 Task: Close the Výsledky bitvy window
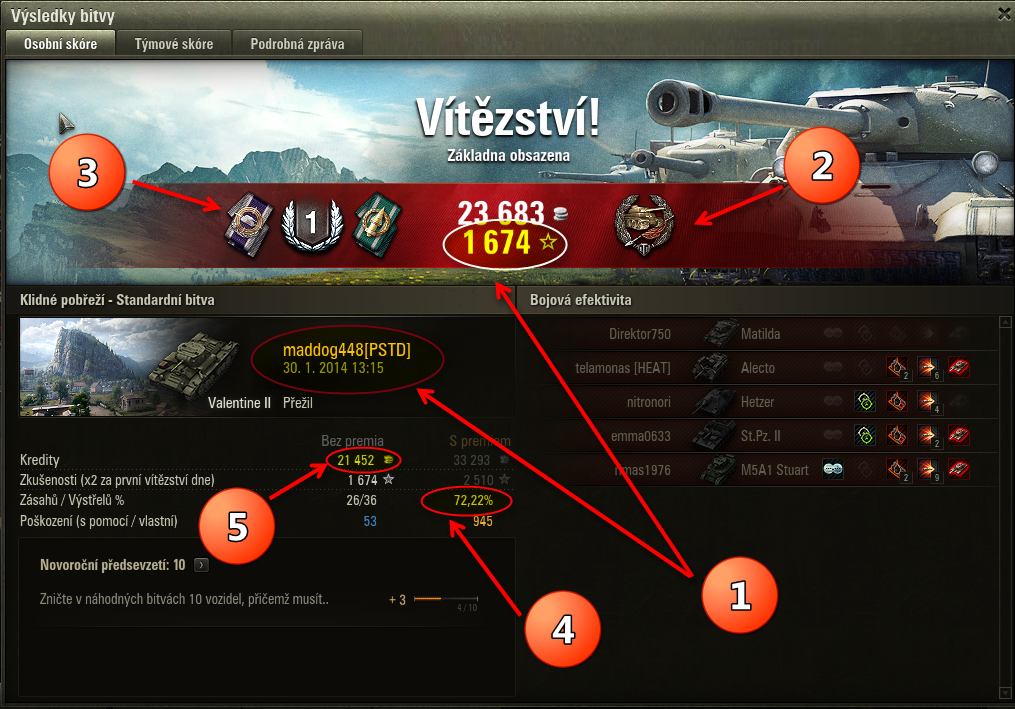[1003, 13]
